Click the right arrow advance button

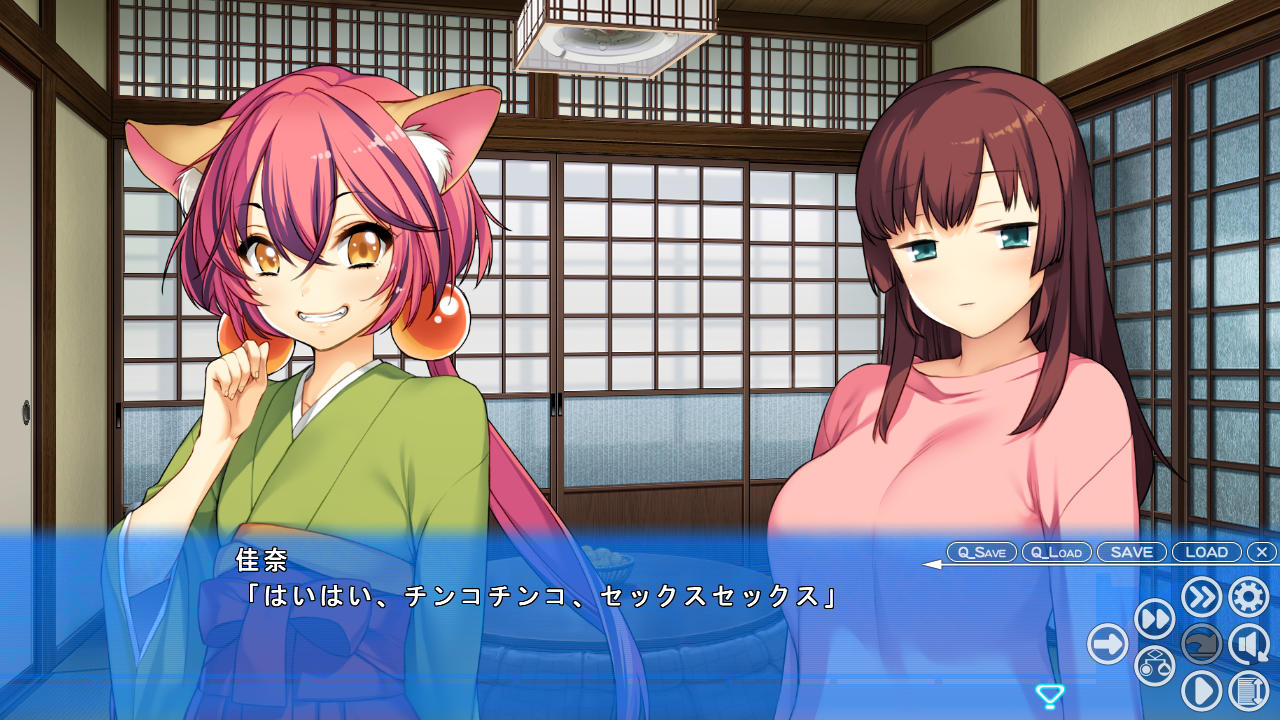coord(1108,644)
